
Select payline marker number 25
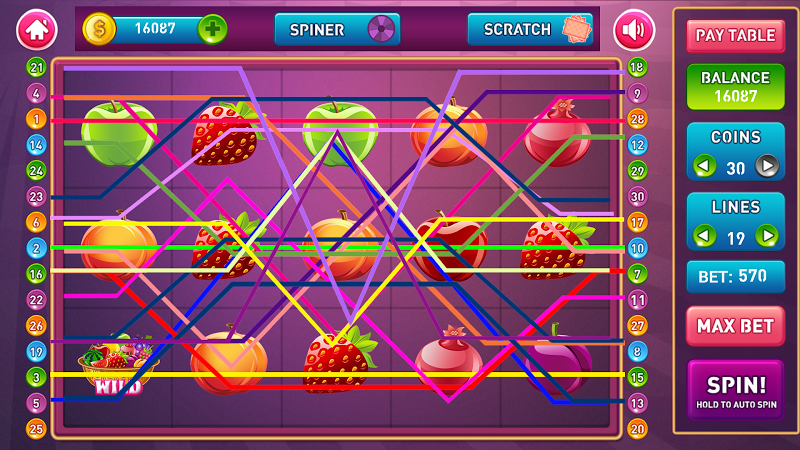pyautogui.click(x=38, y=429)
